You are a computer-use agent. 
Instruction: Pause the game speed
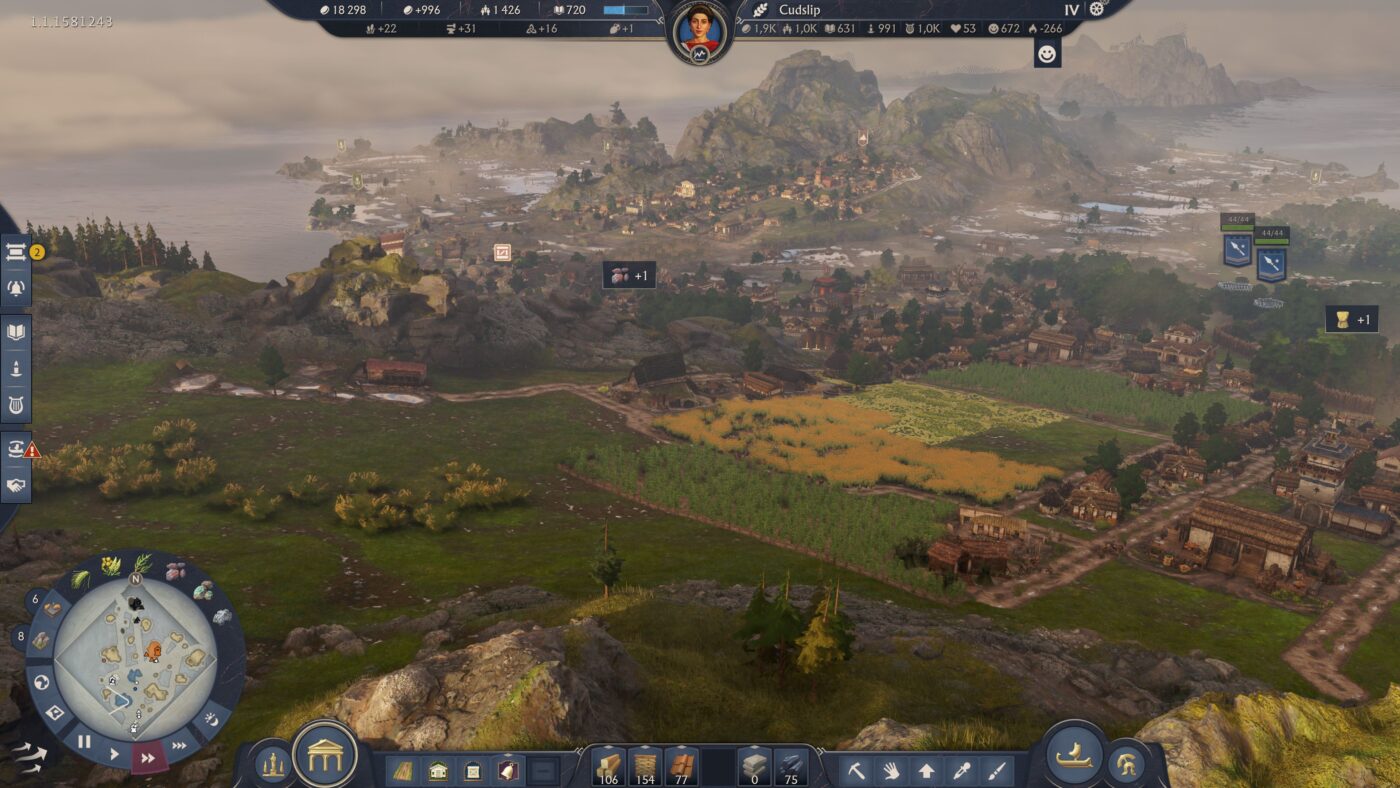coord(84,741)
